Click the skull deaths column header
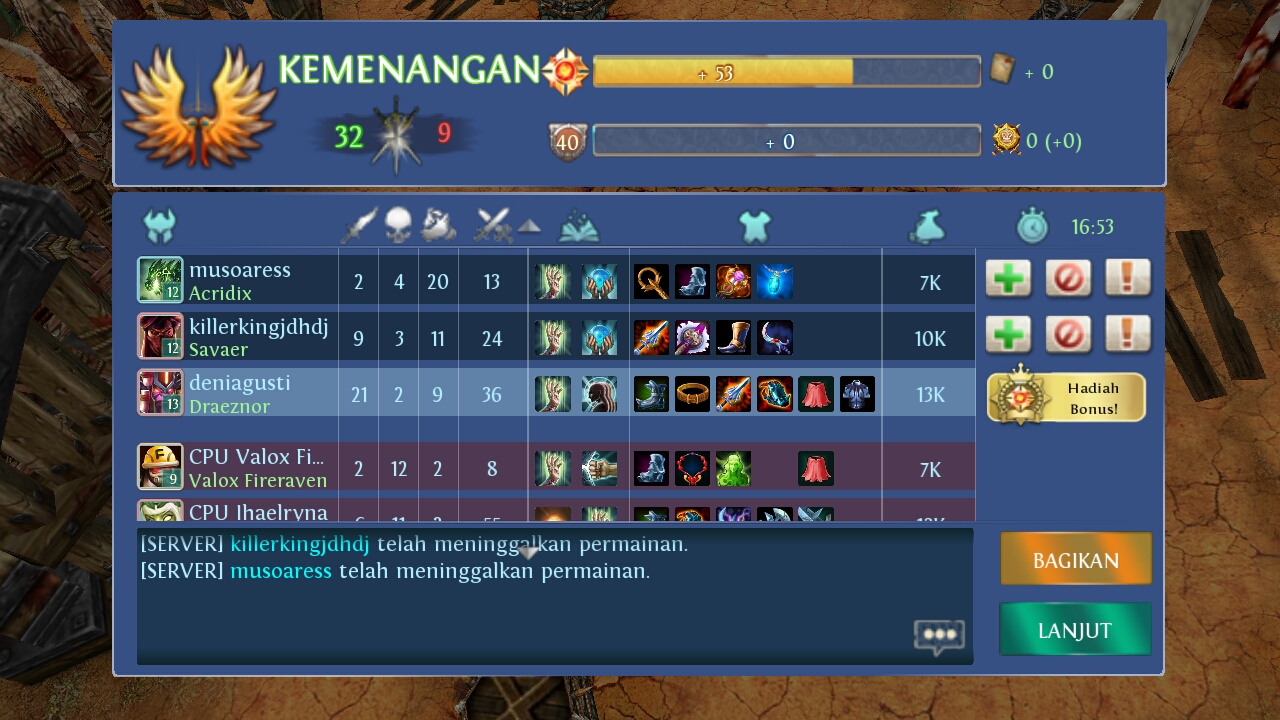This screenshot has width=1280, height=720. 398,226
